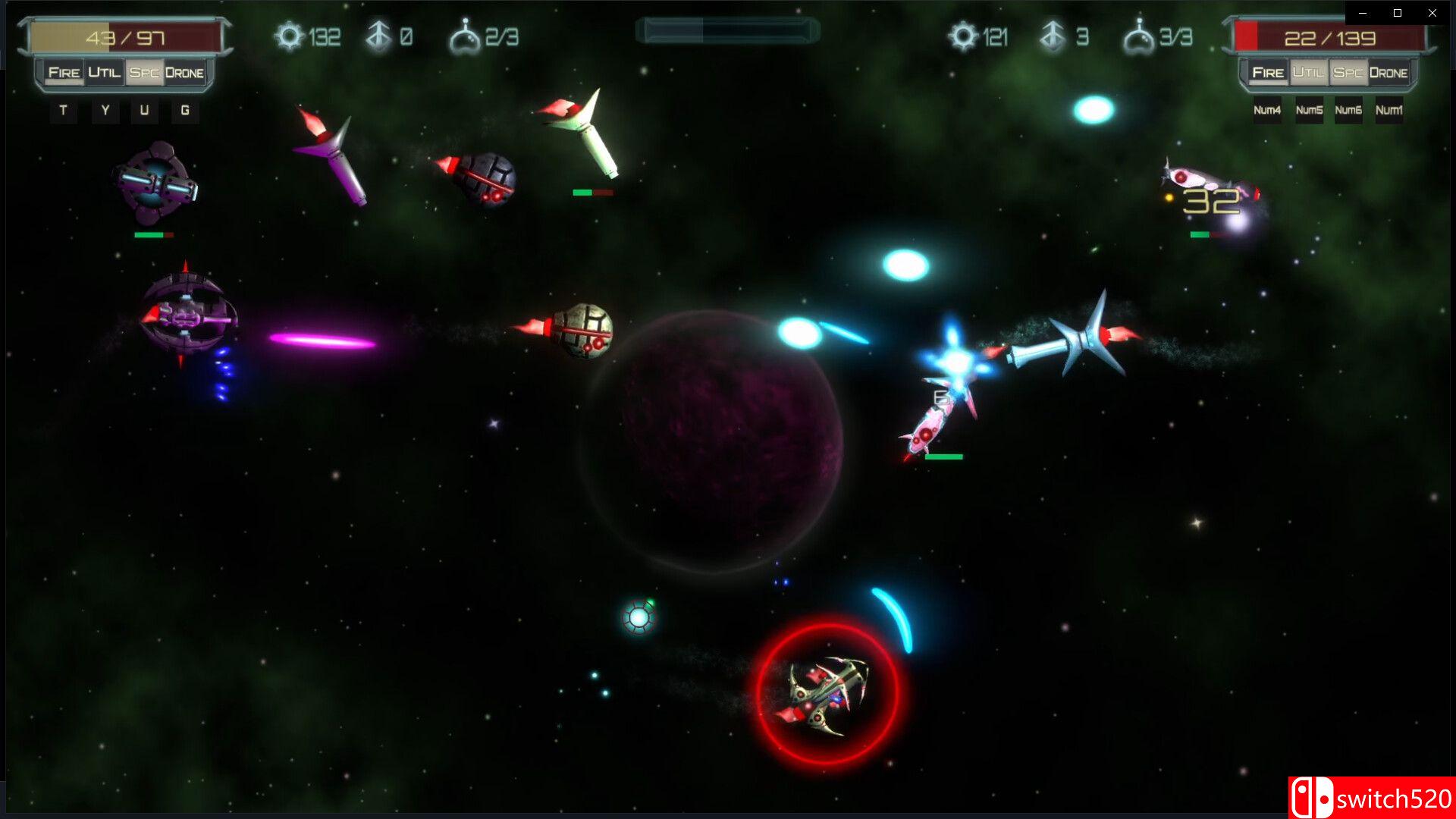Minimize the game window

1363,13
